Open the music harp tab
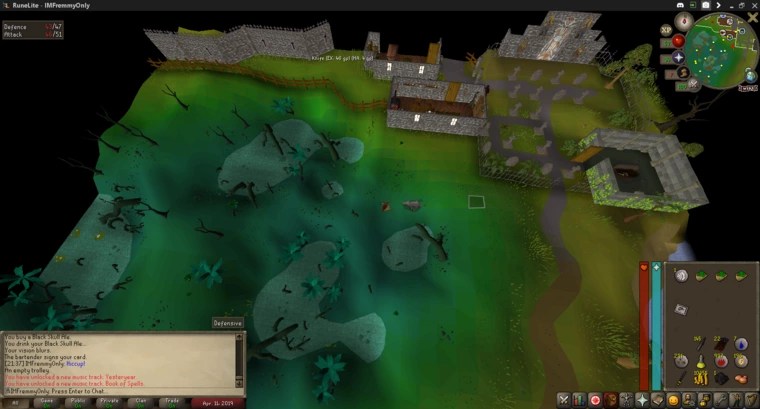 pyautogui.click(x=751, y=401)
